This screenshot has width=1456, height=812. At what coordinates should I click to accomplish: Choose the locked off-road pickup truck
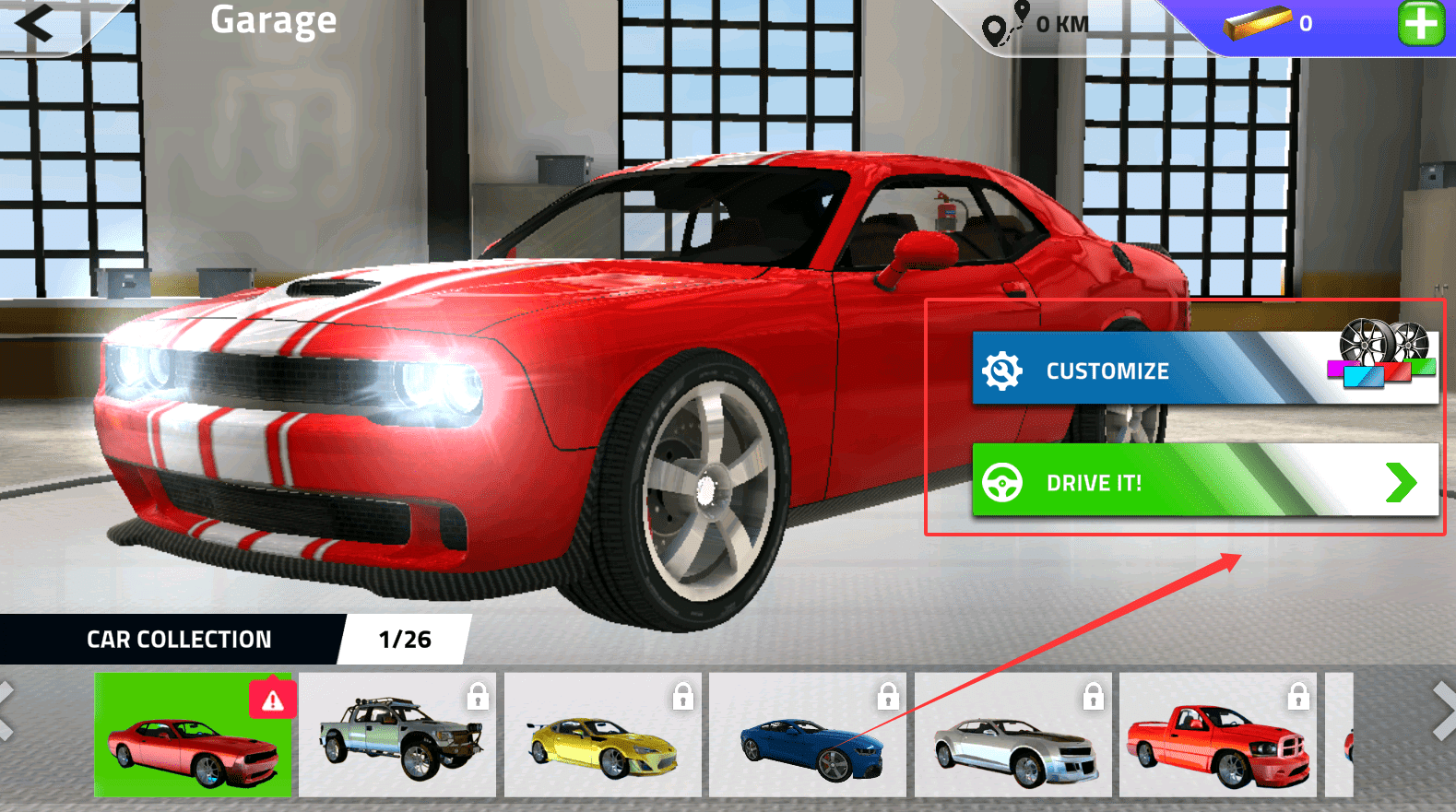point(397,735)
